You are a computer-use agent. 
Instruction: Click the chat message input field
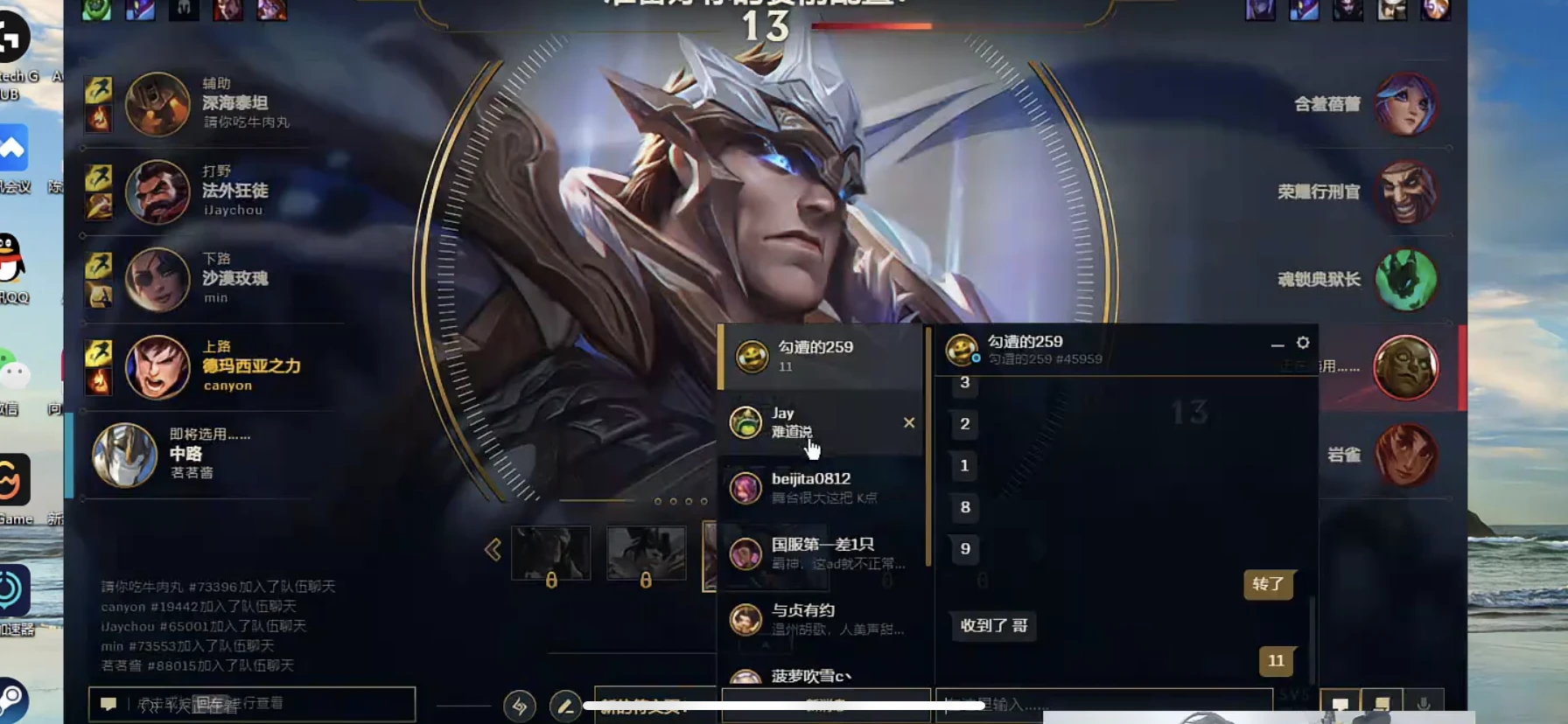[x=1102, y=704]
